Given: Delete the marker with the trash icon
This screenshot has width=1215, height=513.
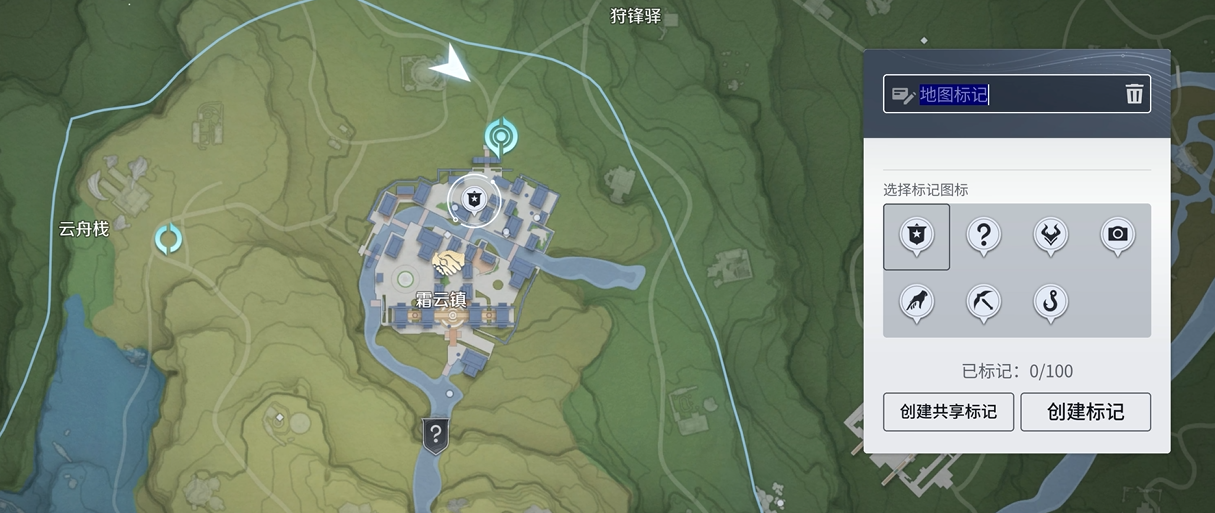Looking at the screenshot, I should coord(1134,95).
